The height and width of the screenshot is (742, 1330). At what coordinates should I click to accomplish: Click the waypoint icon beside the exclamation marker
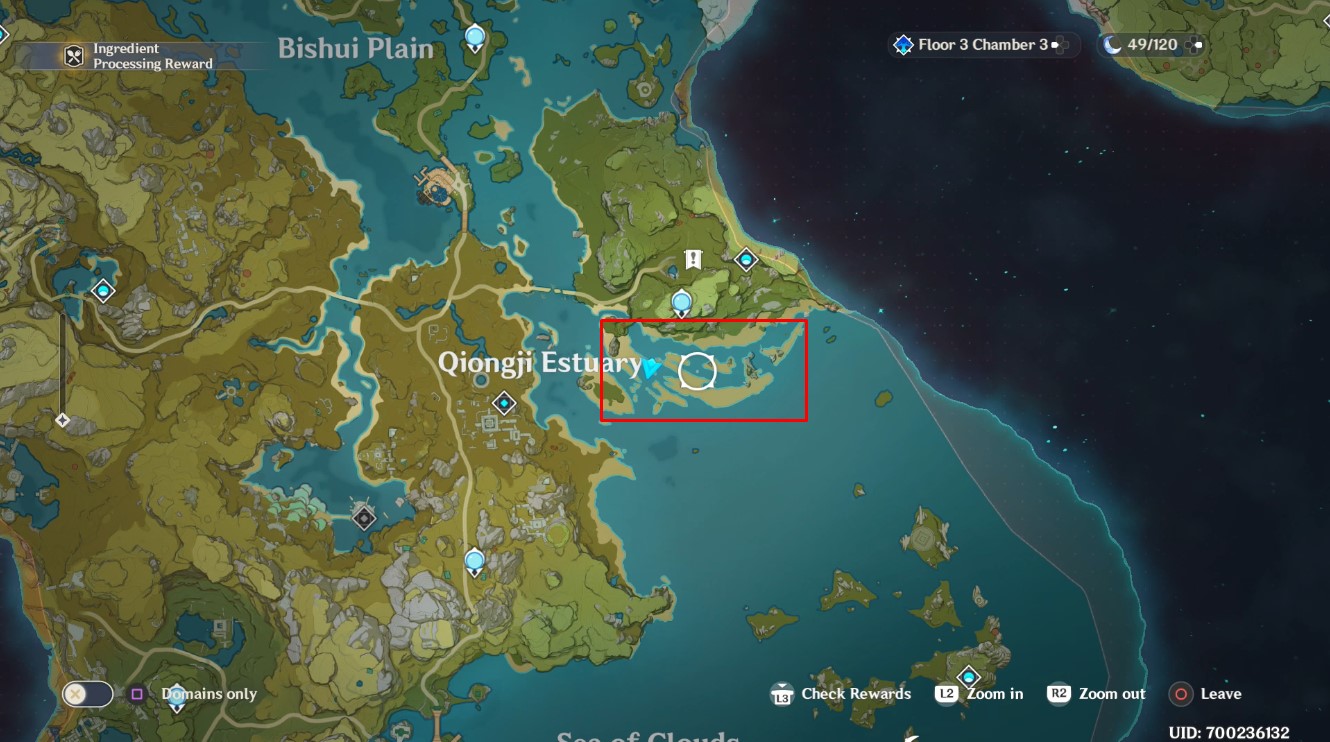pyautogui.click(x=745, y=258)
